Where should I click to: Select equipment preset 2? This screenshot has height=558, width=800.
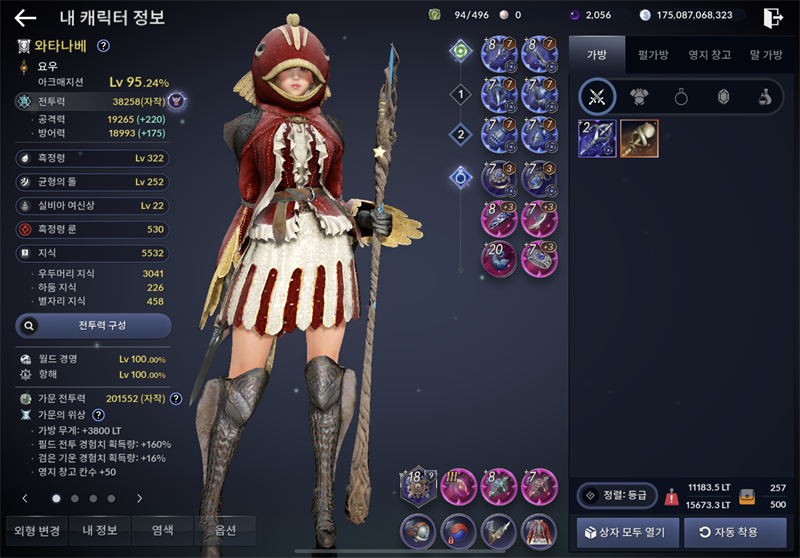(460, 134)
